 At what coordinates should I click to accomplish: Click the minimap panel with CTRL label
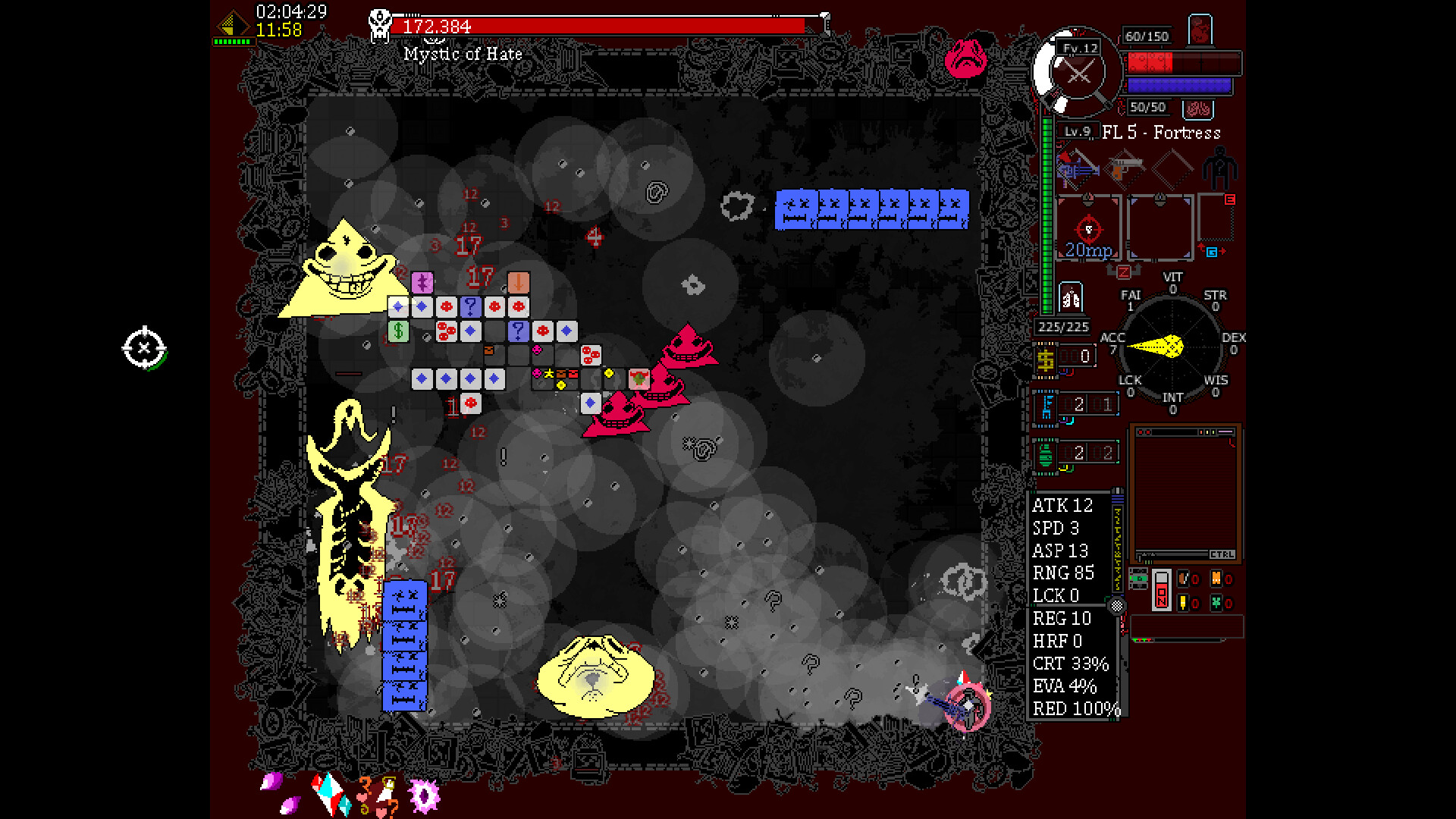[x=1185, y=494]
